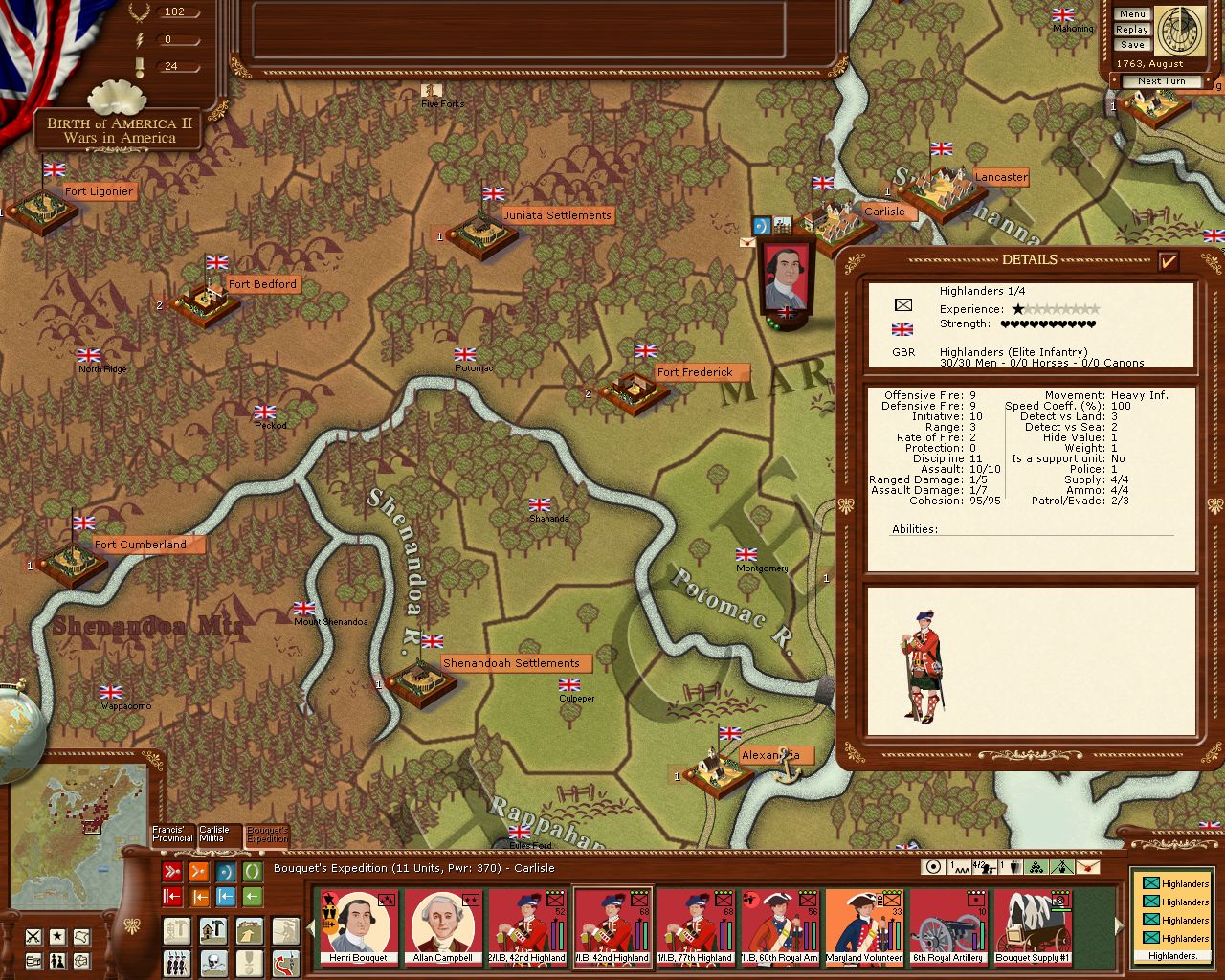The width and height of the screenshot is (1225, 980).
Task: Click the Replay button
Action: click(x=1131, y=30)
